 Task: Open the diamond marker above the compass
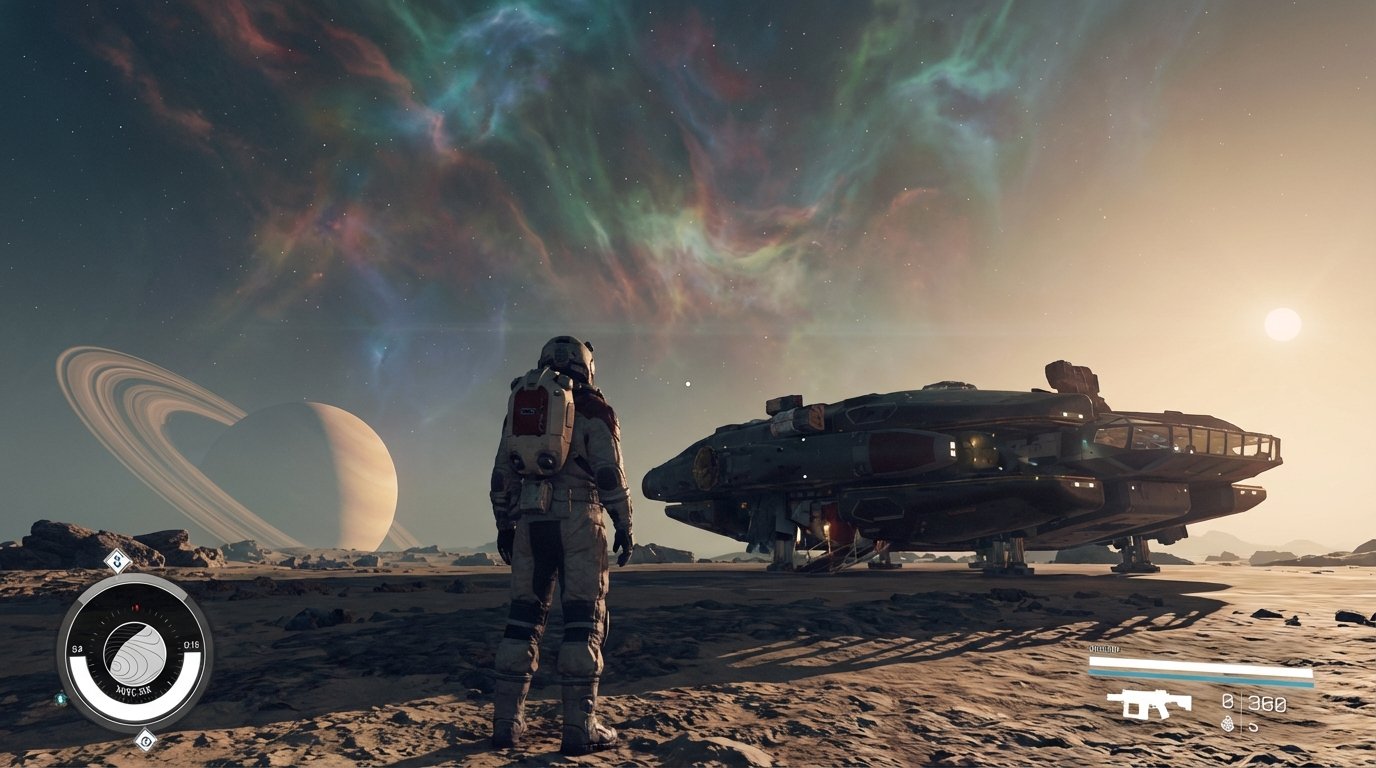click(x=119, y=561)
